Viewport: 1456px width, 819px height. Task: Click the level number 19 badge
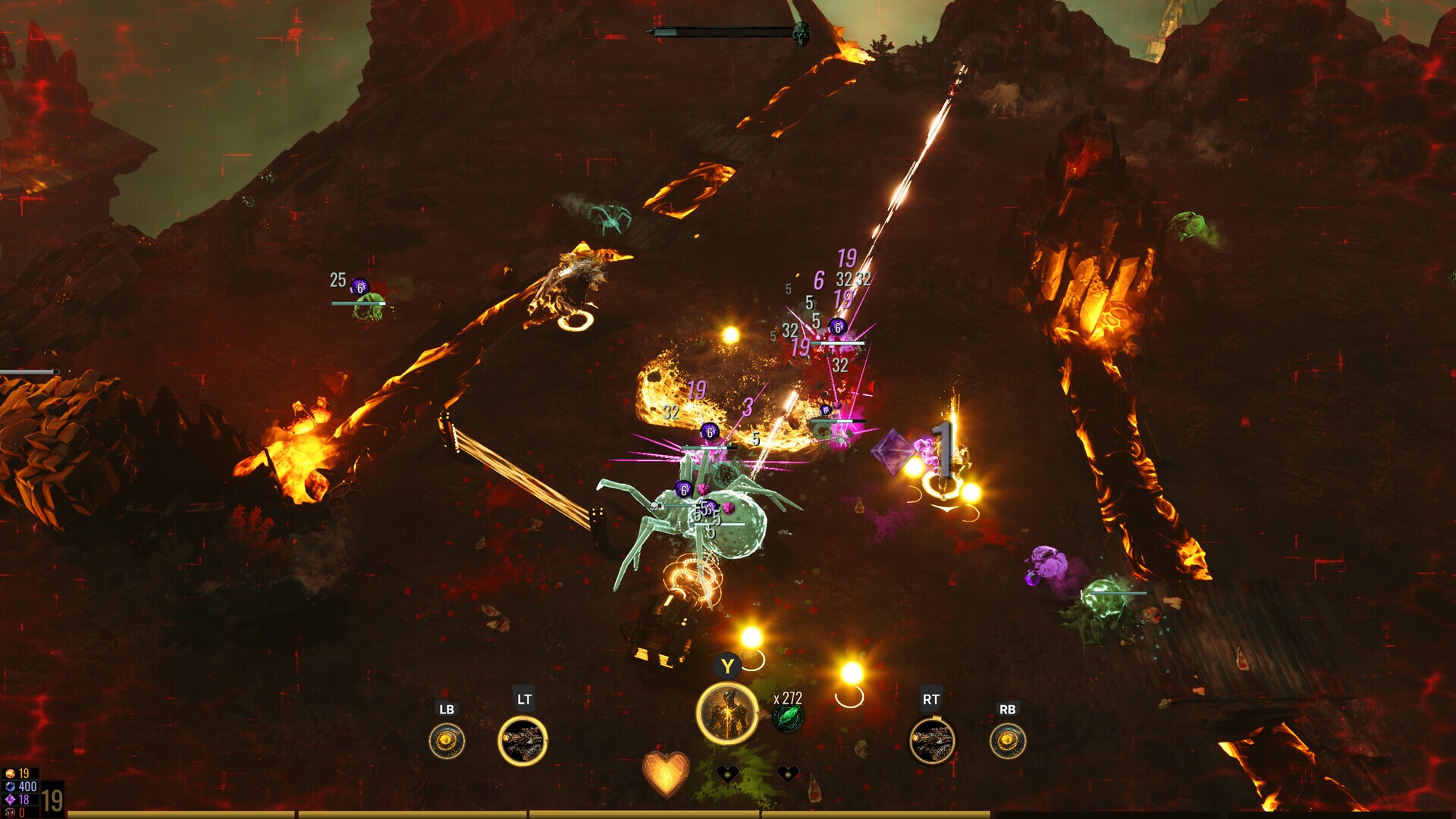[x=52, y=801]
